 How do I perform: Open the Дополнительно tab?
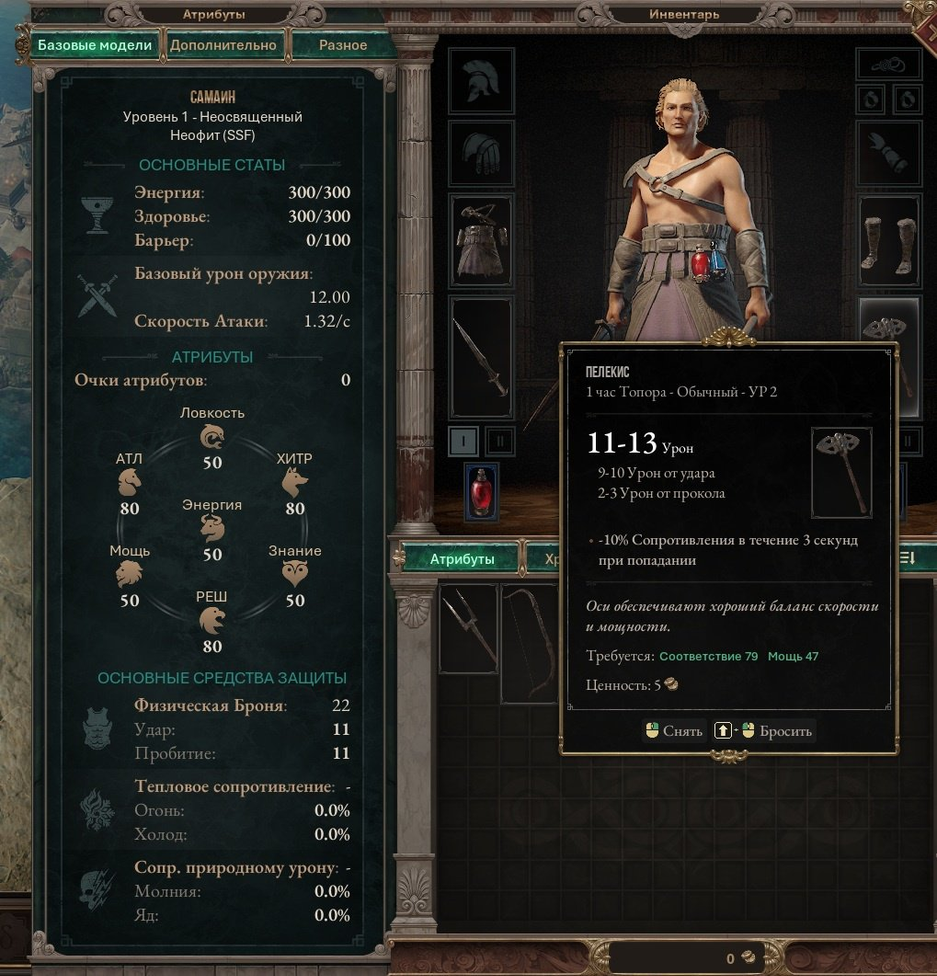[223, 45]
